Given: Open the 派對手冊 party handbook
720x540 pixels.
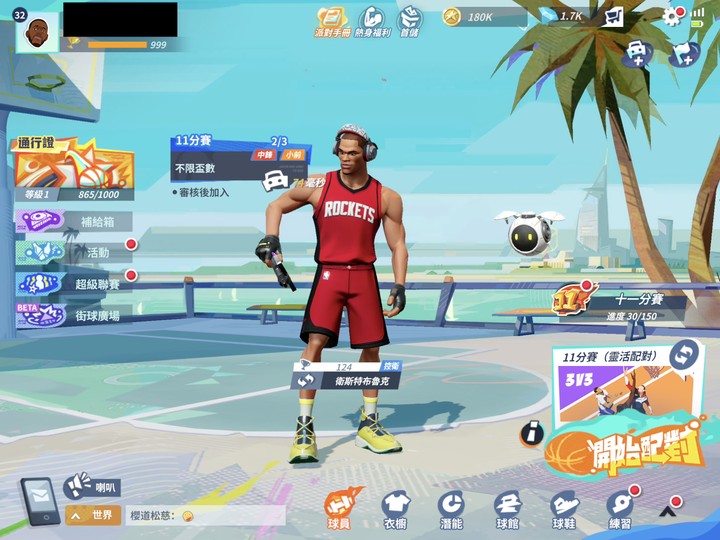Looking at the screenshot, I should click(x=331, y=20).
